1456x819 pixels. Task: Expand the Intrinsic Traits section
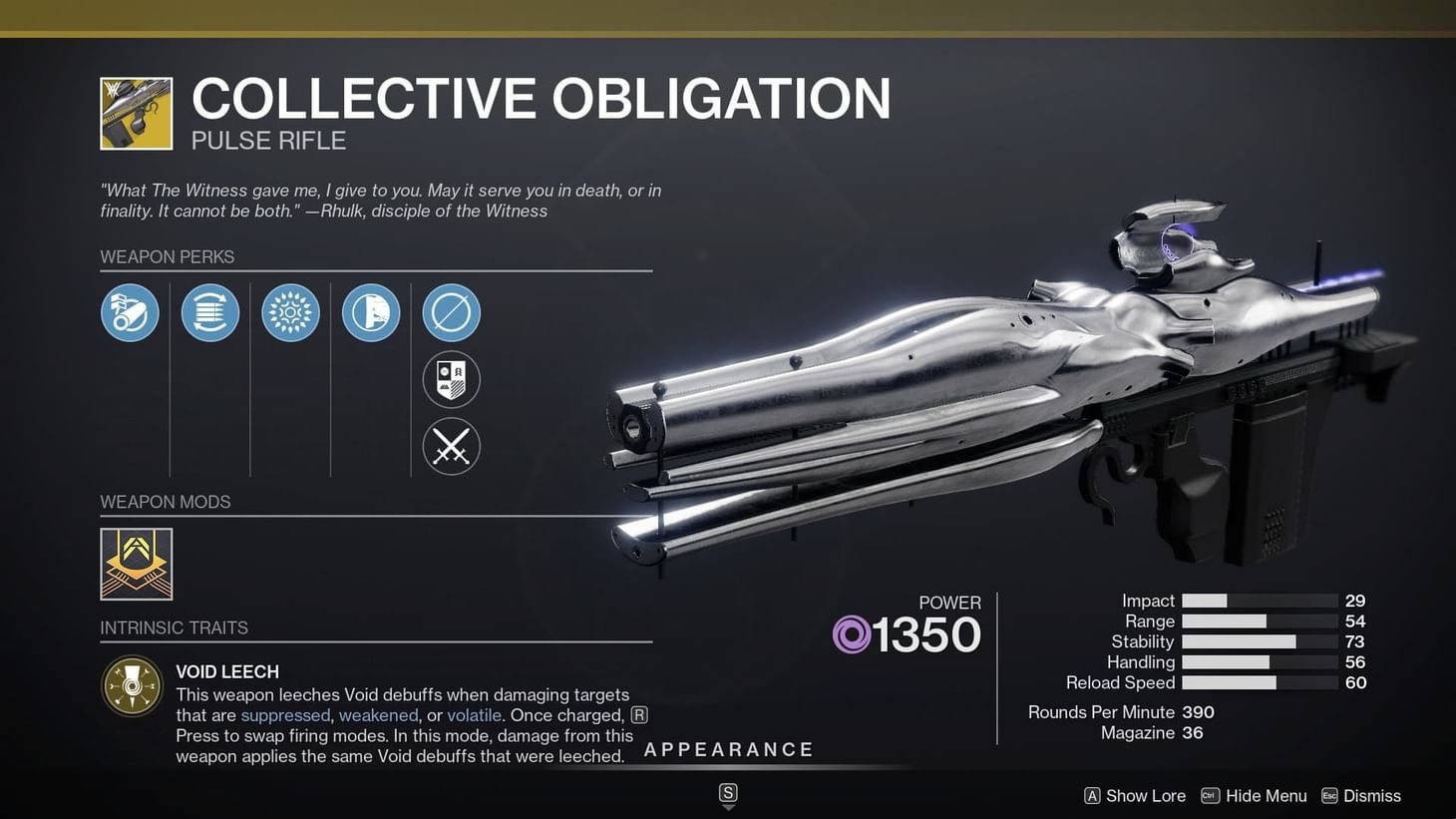pos(174,627)
